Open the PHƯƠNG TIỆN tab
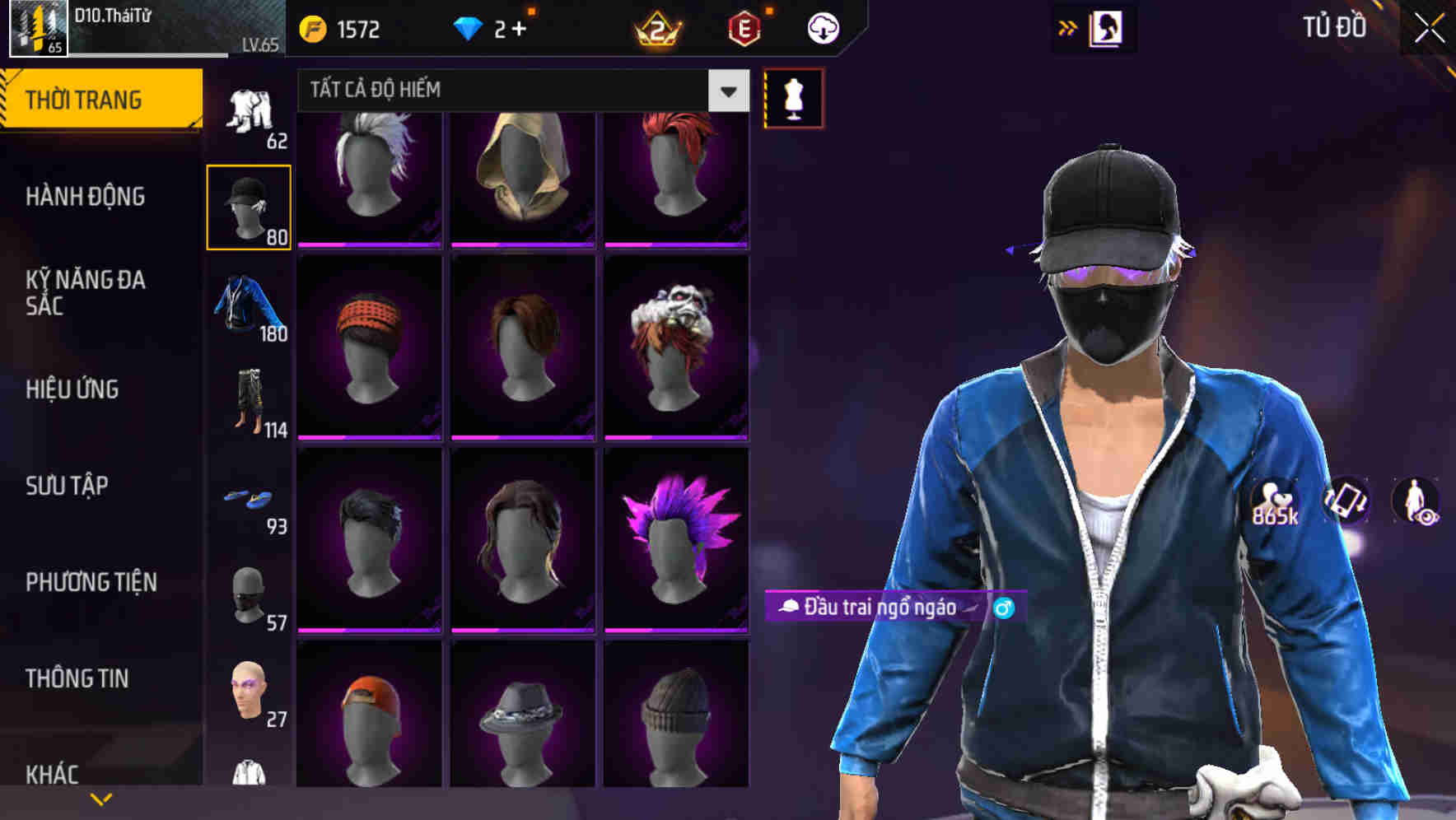 pyautogui.click(x=90, y=581)
